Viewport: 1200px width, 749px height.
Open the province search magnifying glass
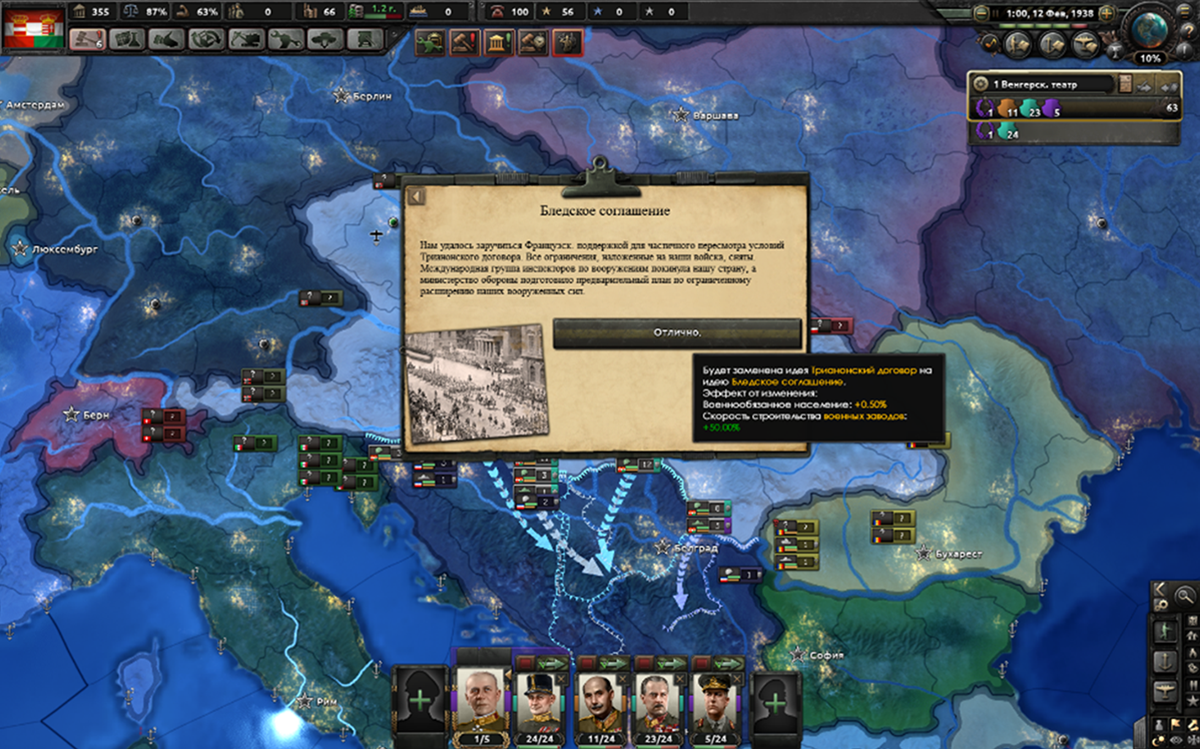[1185, 596]
